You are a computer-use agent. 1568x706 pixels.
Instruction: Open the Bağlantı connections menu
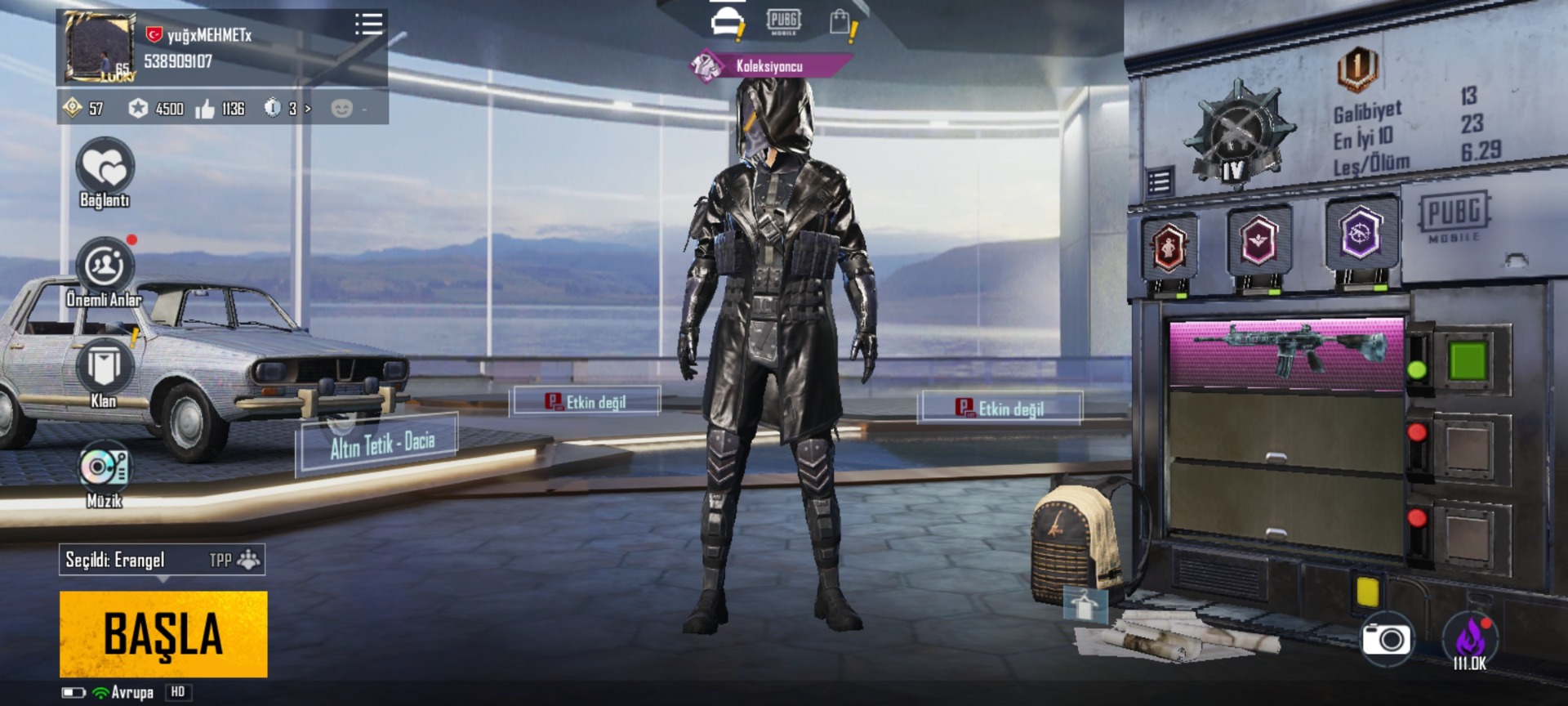coord(105,170)
